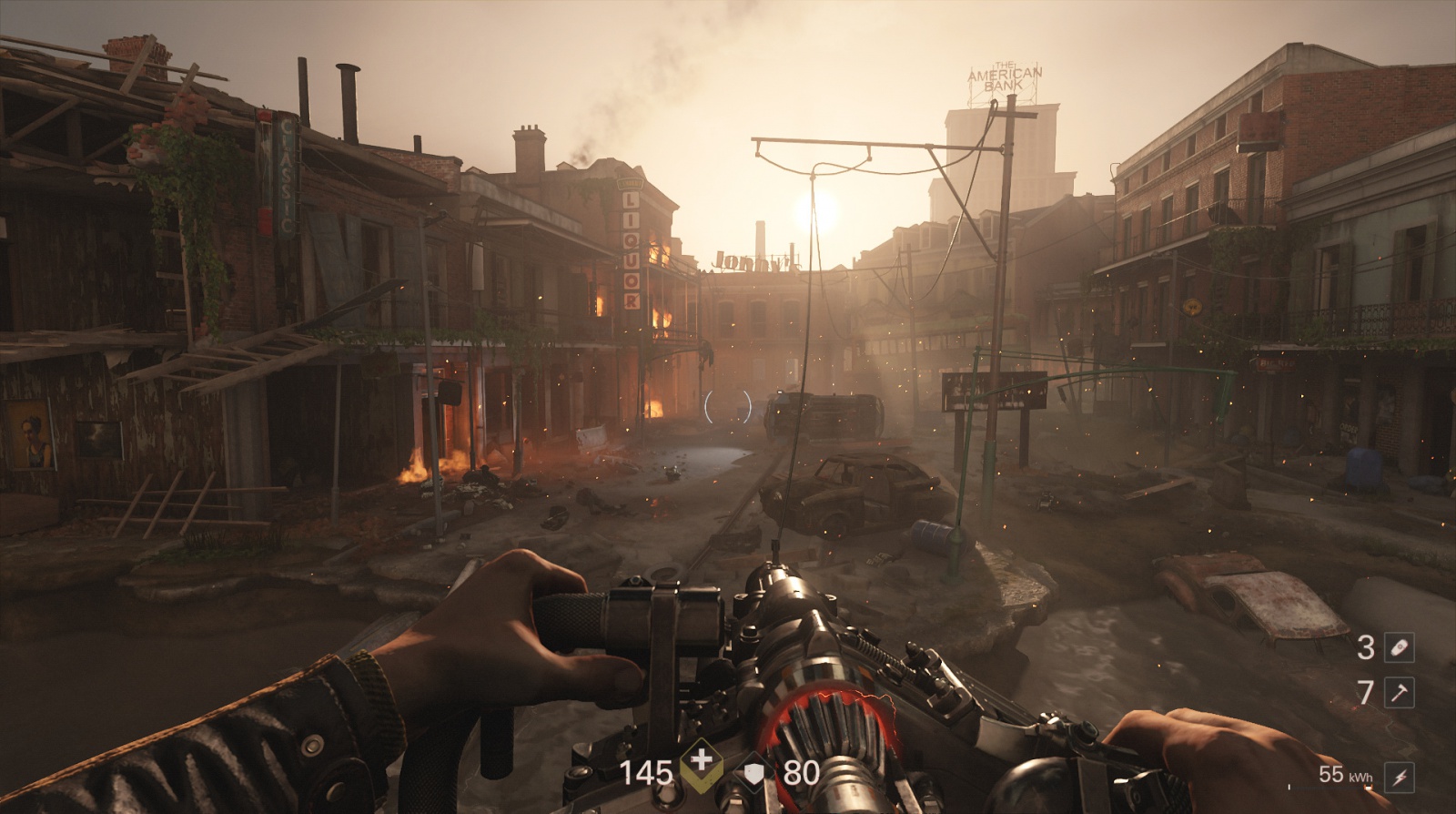Image resolution: width=1456 pixels, height=814 pixels.
Task: Select the Jonny's rooftop lettering
Action: (x=757, y=261)
